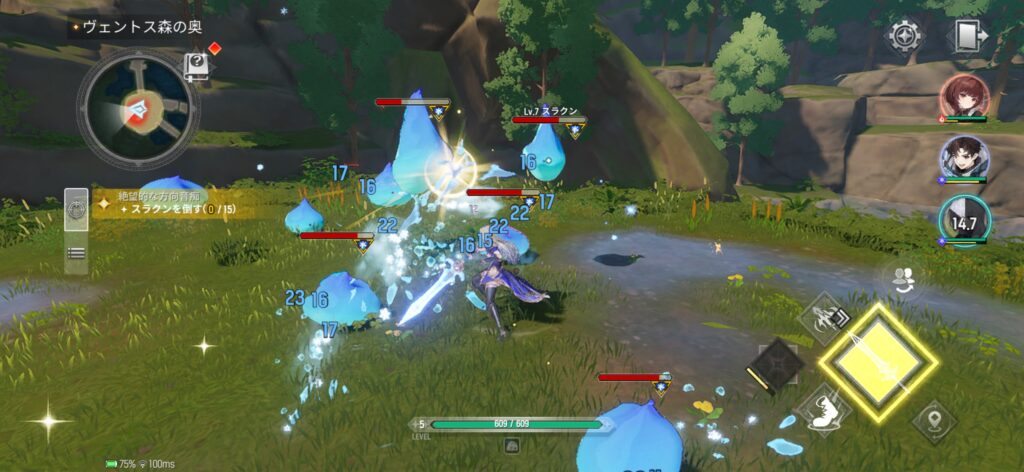Activate the dash skill with arrow chevrons
Viewport: 1024px width, 472px height.
tap(824, 319)
